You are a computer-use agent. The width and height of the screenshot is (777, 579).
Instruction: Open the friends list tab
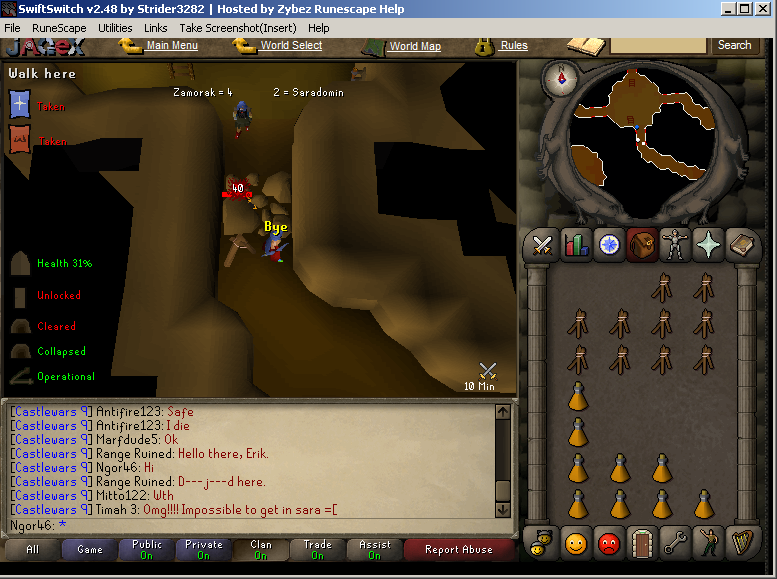click(x=576, y=542)
